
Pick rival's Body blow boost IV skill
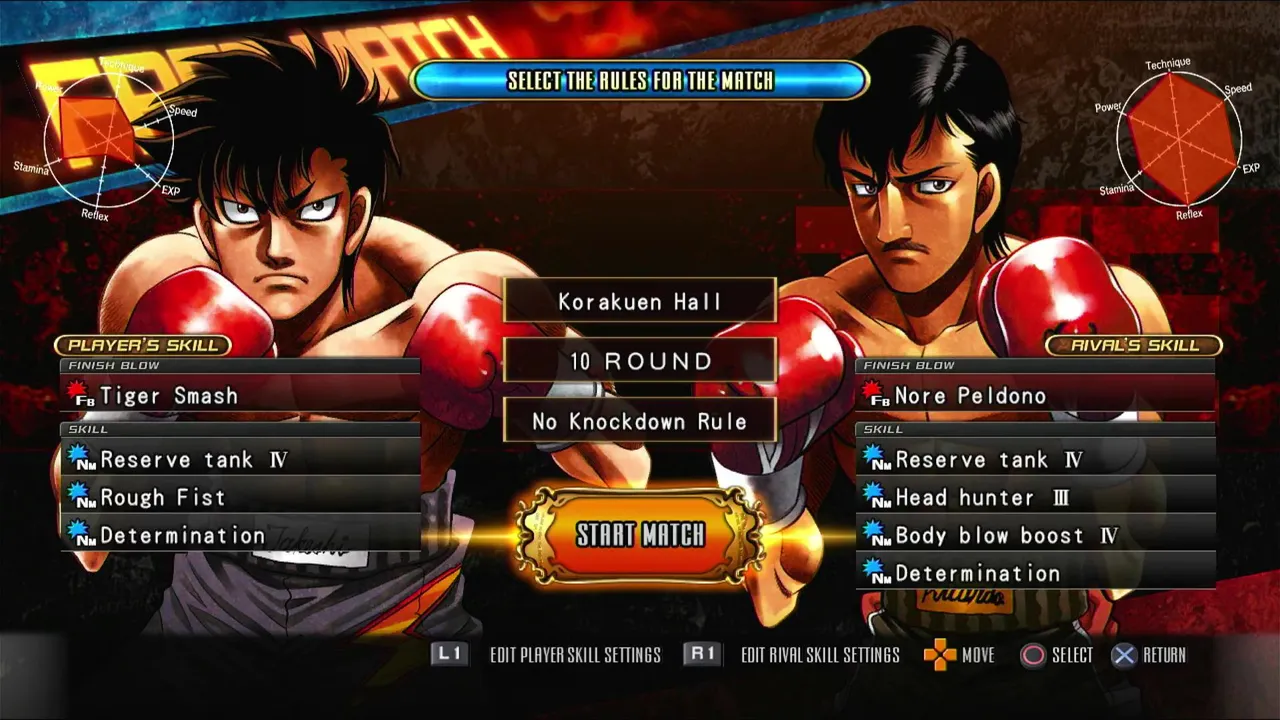coord(1035,536)
